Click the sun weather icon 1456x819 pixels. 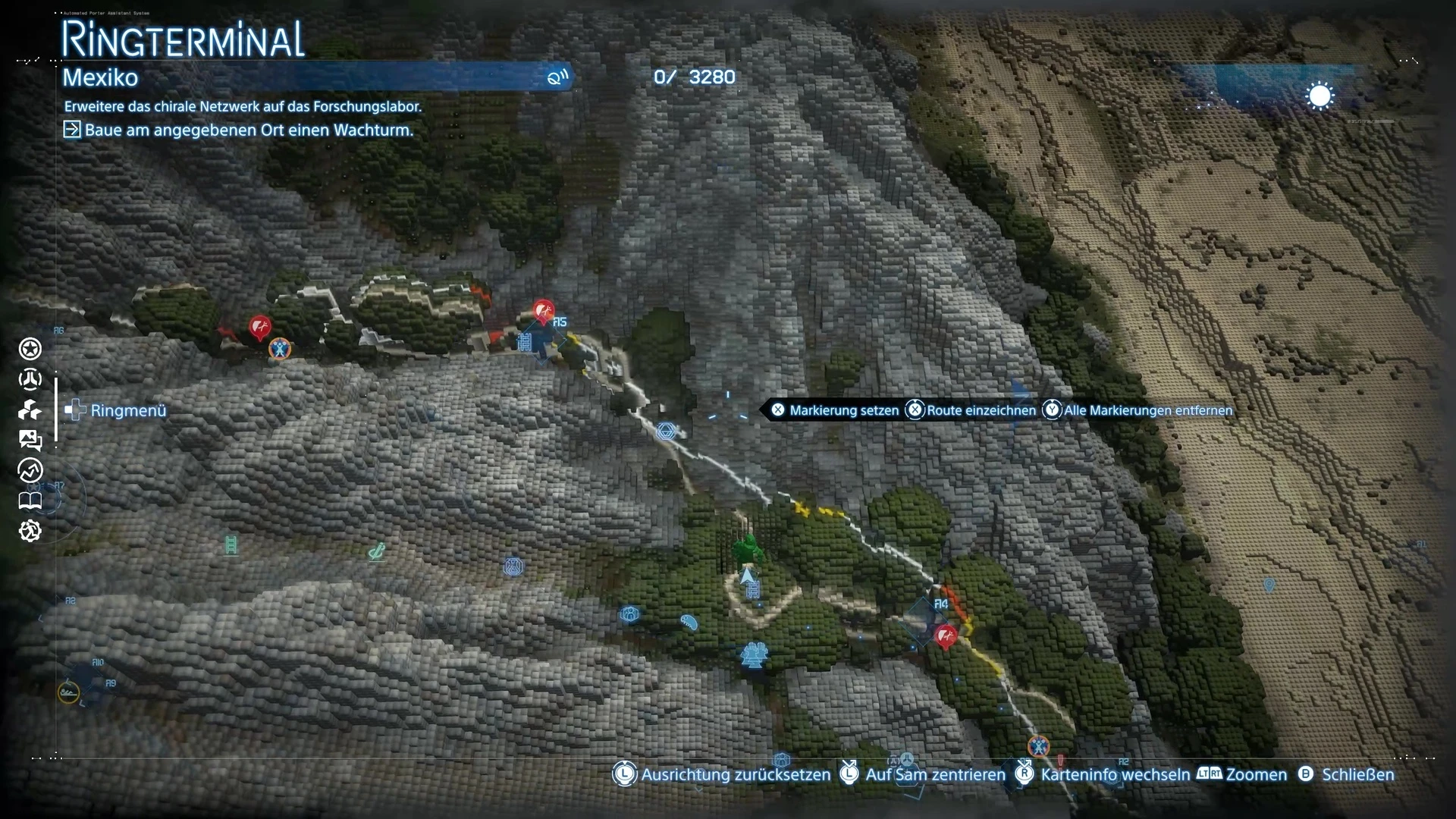coord(1319,97)
